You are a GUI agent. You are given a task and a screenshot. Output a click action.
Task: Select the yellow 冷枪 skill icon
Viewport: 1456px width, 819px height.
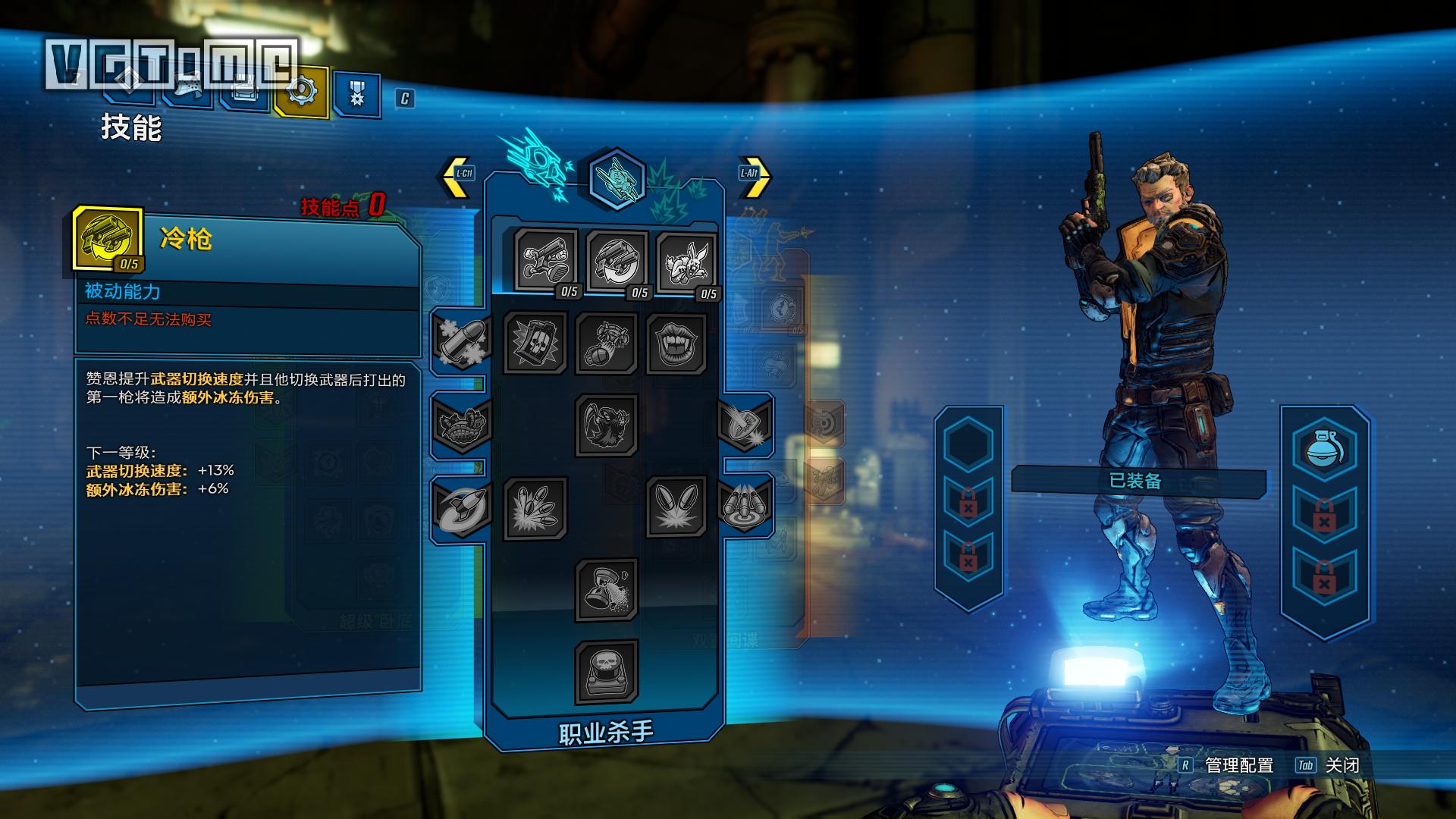pyautogui.click(x=108, y=239)
